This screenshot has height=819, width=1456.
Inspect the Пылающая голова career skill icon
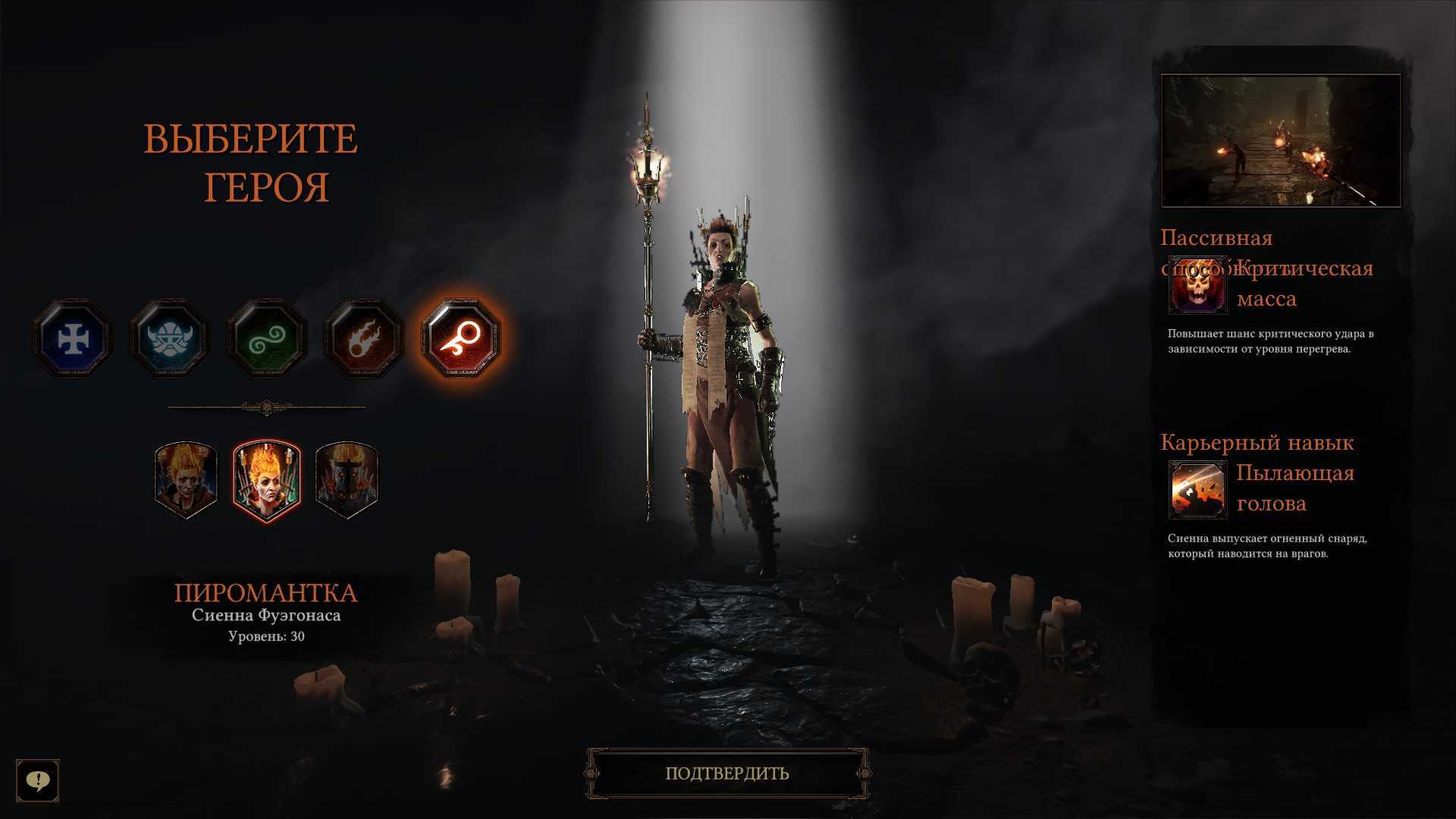[1197, 489]
